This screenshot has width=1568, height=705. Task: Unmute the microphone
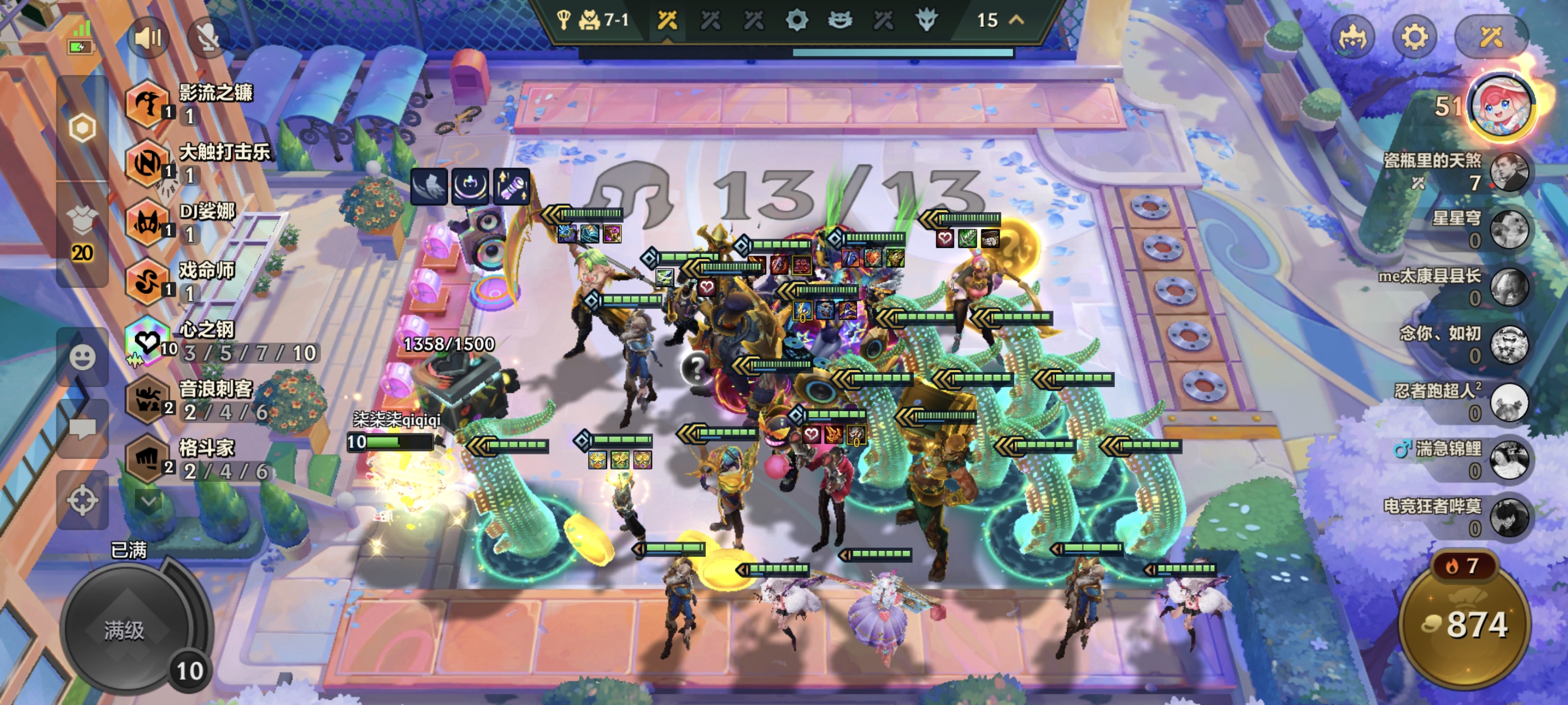tap(208, 39)
